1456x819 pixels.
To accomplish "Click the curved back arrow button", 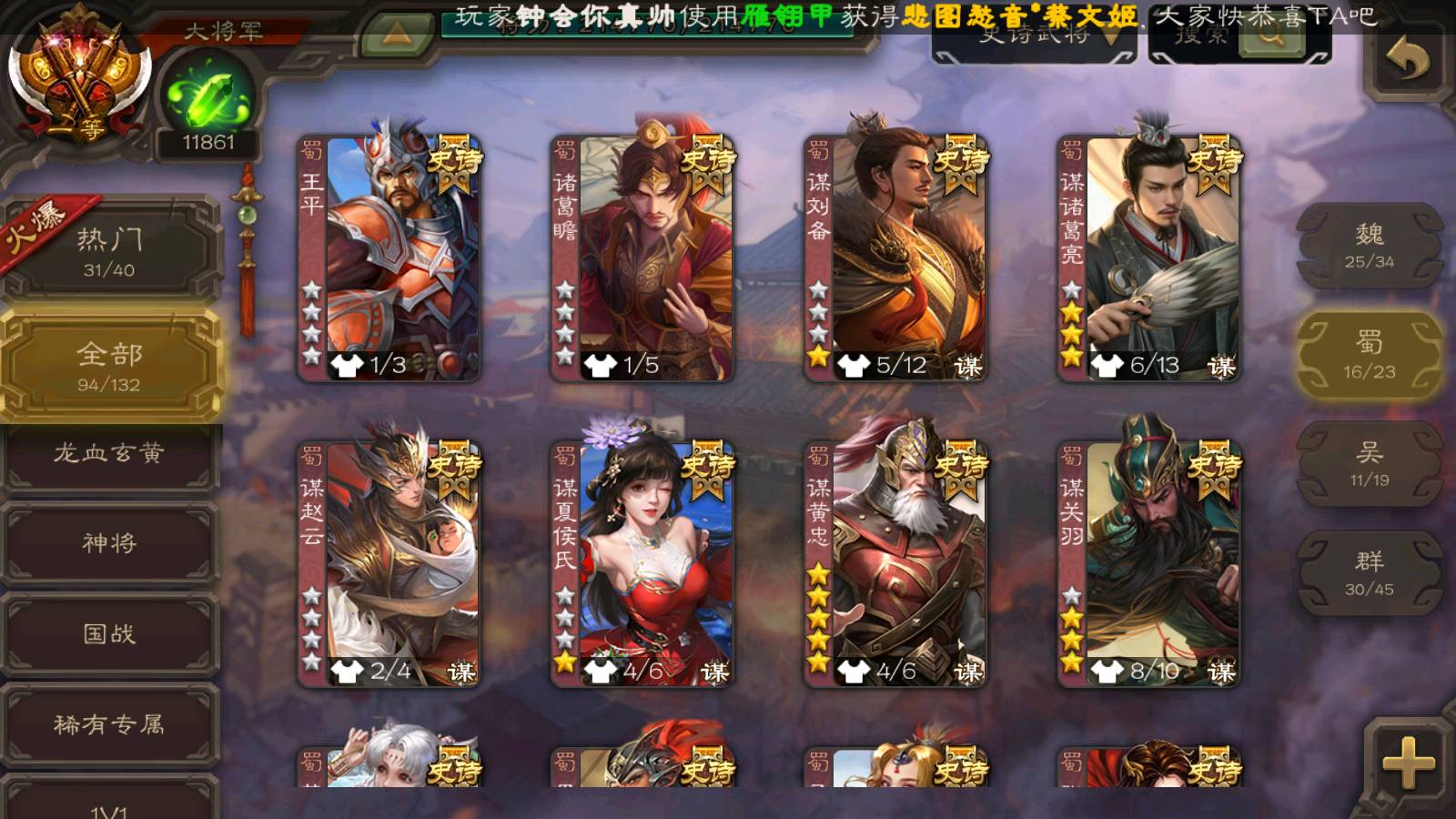I will pyautogui.click(x=1407, y=60).
